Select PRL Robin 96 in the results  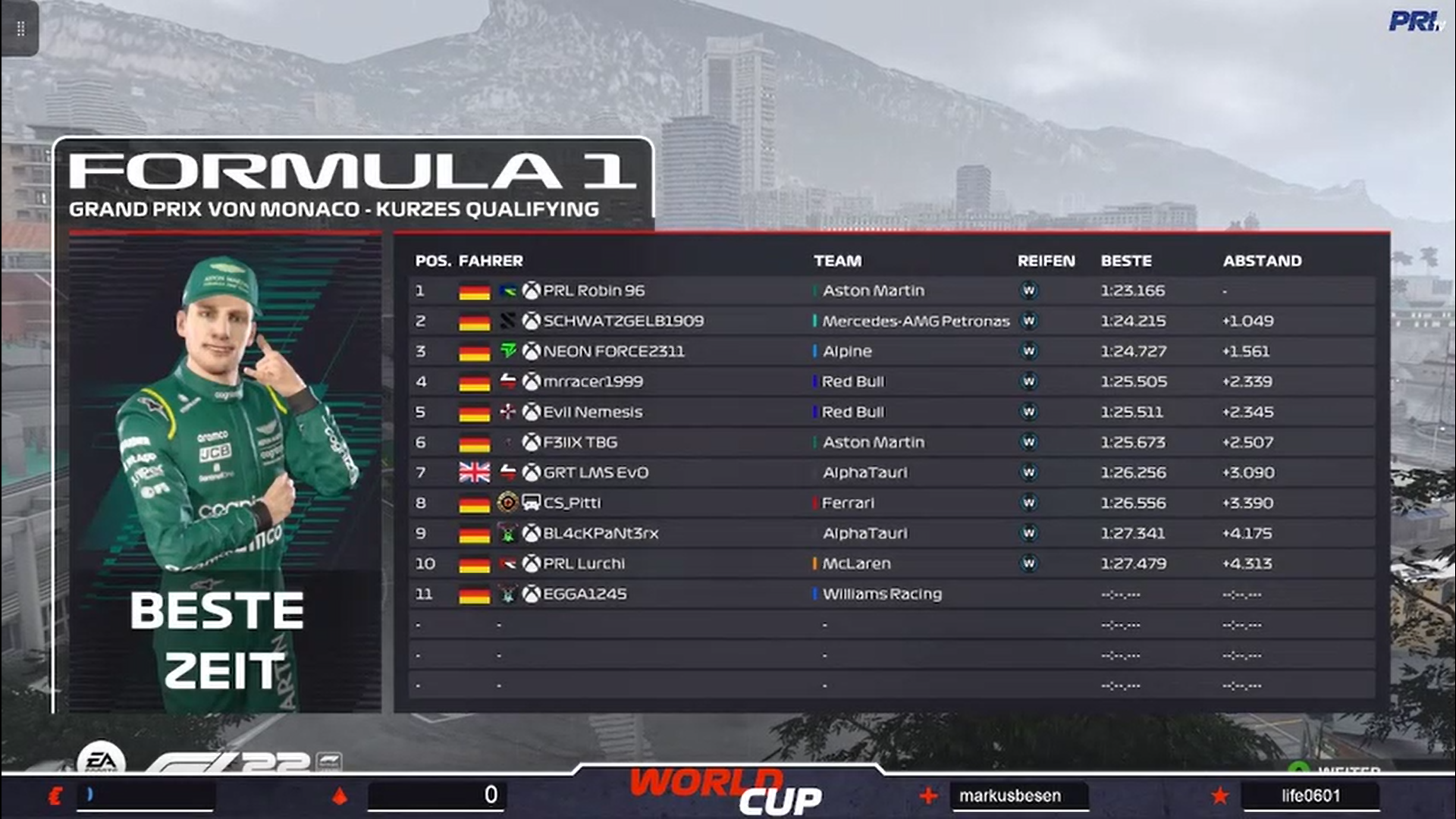pos(594,290)
